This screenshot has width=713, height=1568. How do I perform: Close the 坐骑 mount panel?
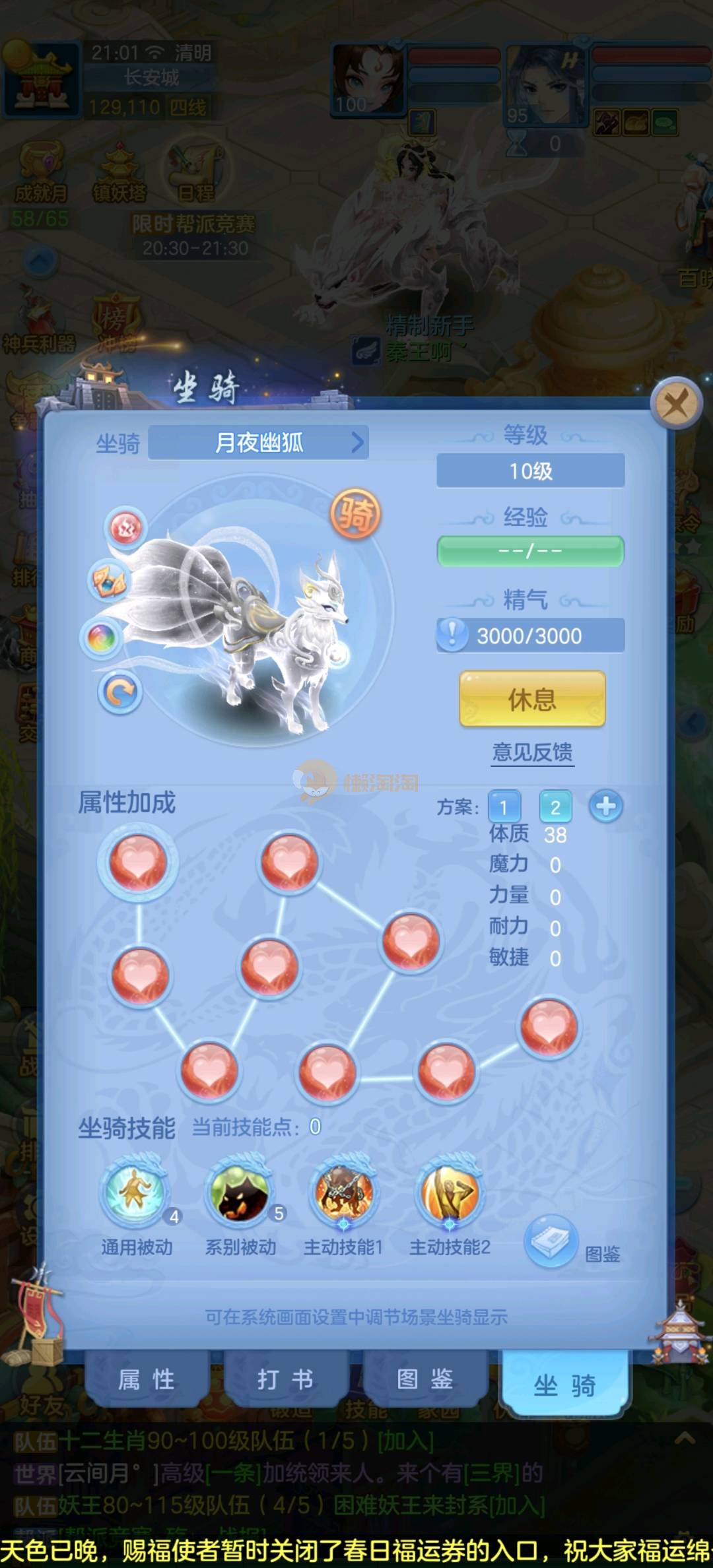675,403
